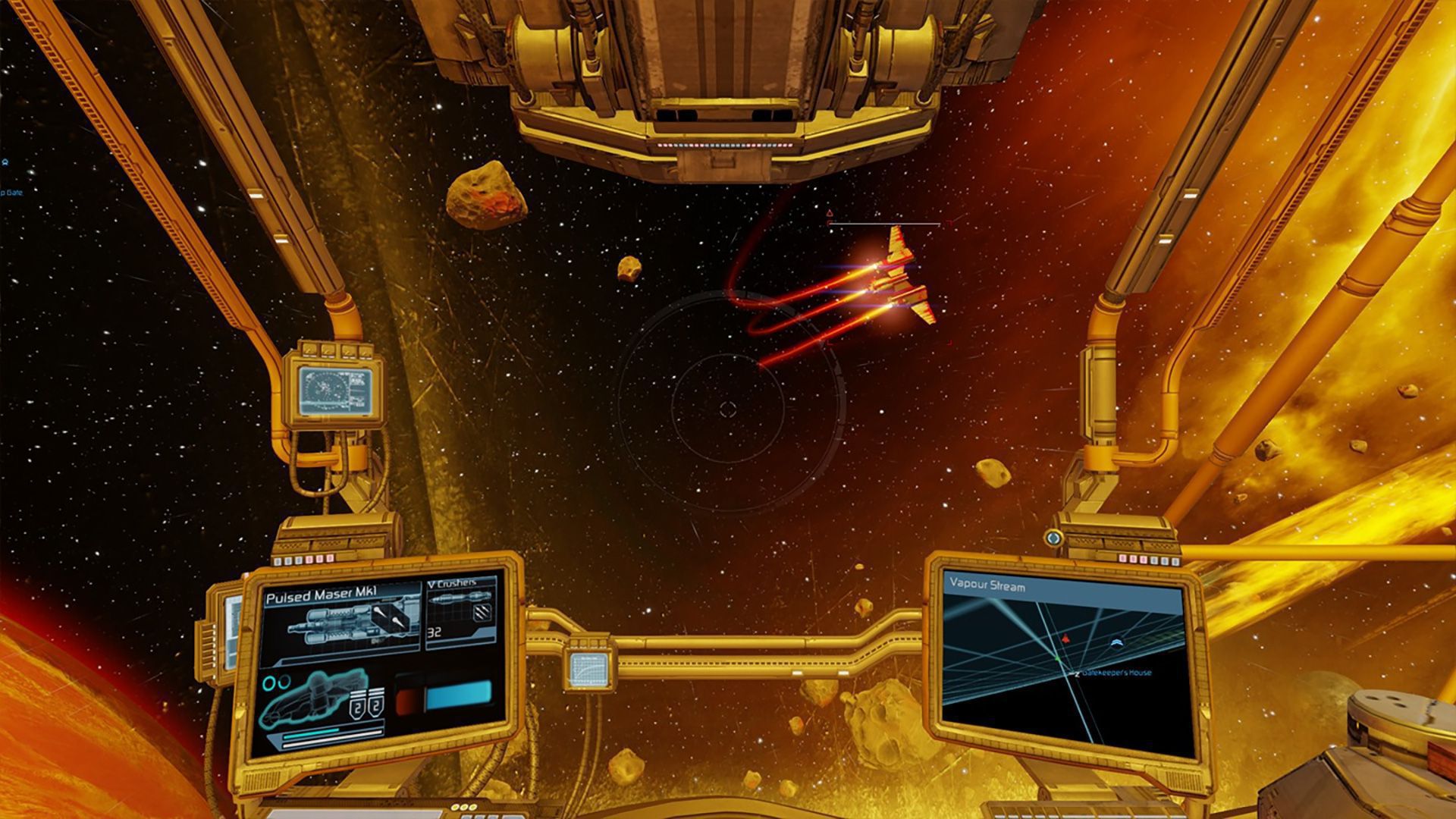Pick the blue ally marker on tactical map
Image resolution: width=1456 pixels, height=819 pixels.
click(x=1116, y=643)
